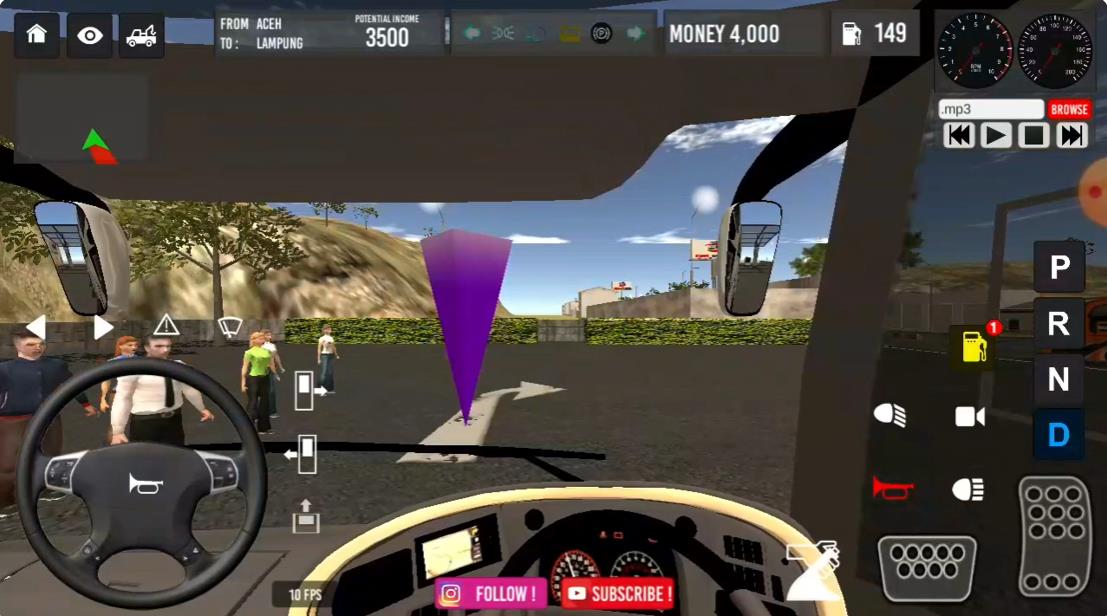Screen dimensions: 1107x616
Task: Shift gear into R reverse
Action: (1059, 323)
